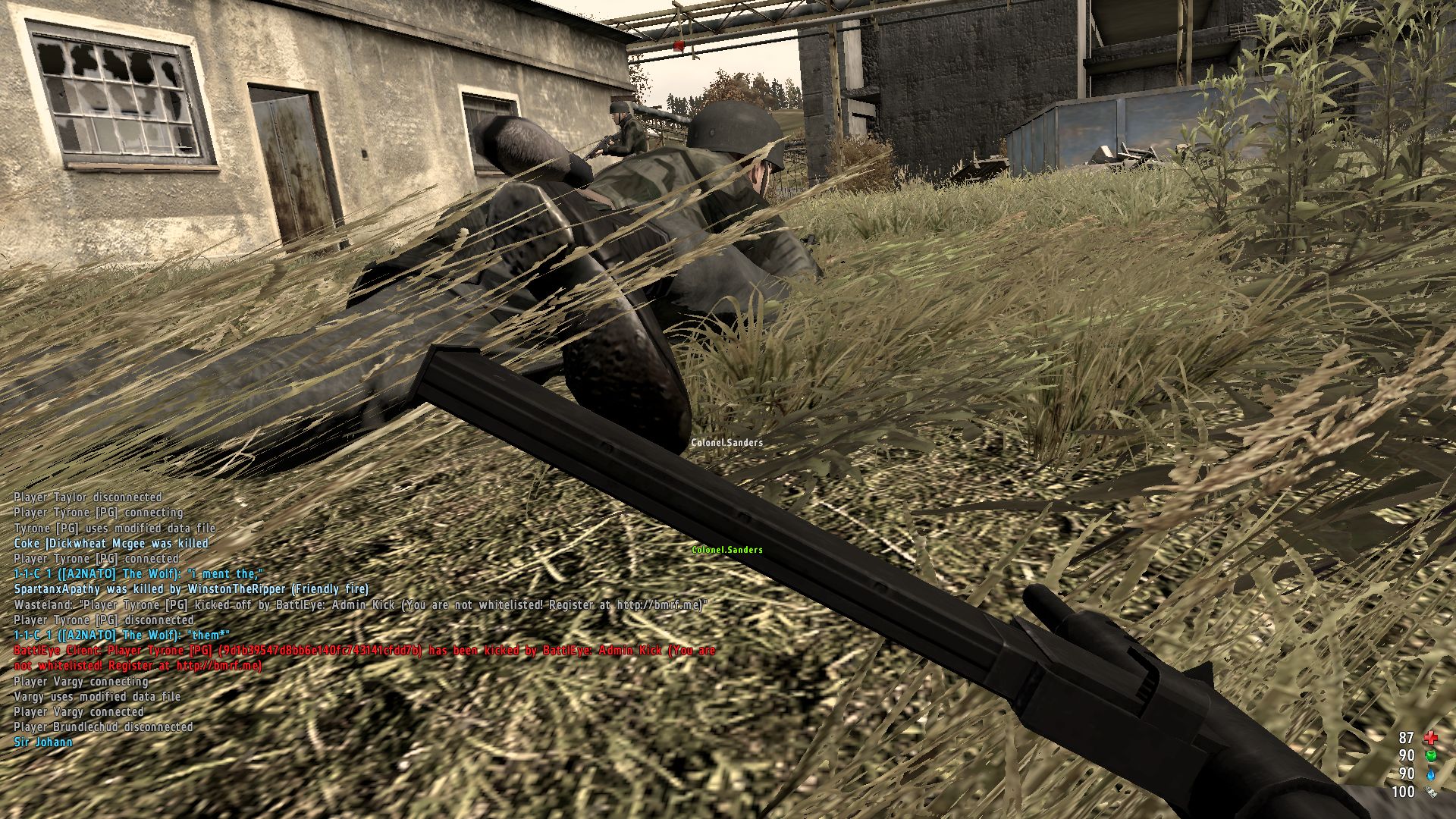
Task: Click the Tyrone [PG] modified data file line
Action: pyautogui.click(x=114, y=529)
